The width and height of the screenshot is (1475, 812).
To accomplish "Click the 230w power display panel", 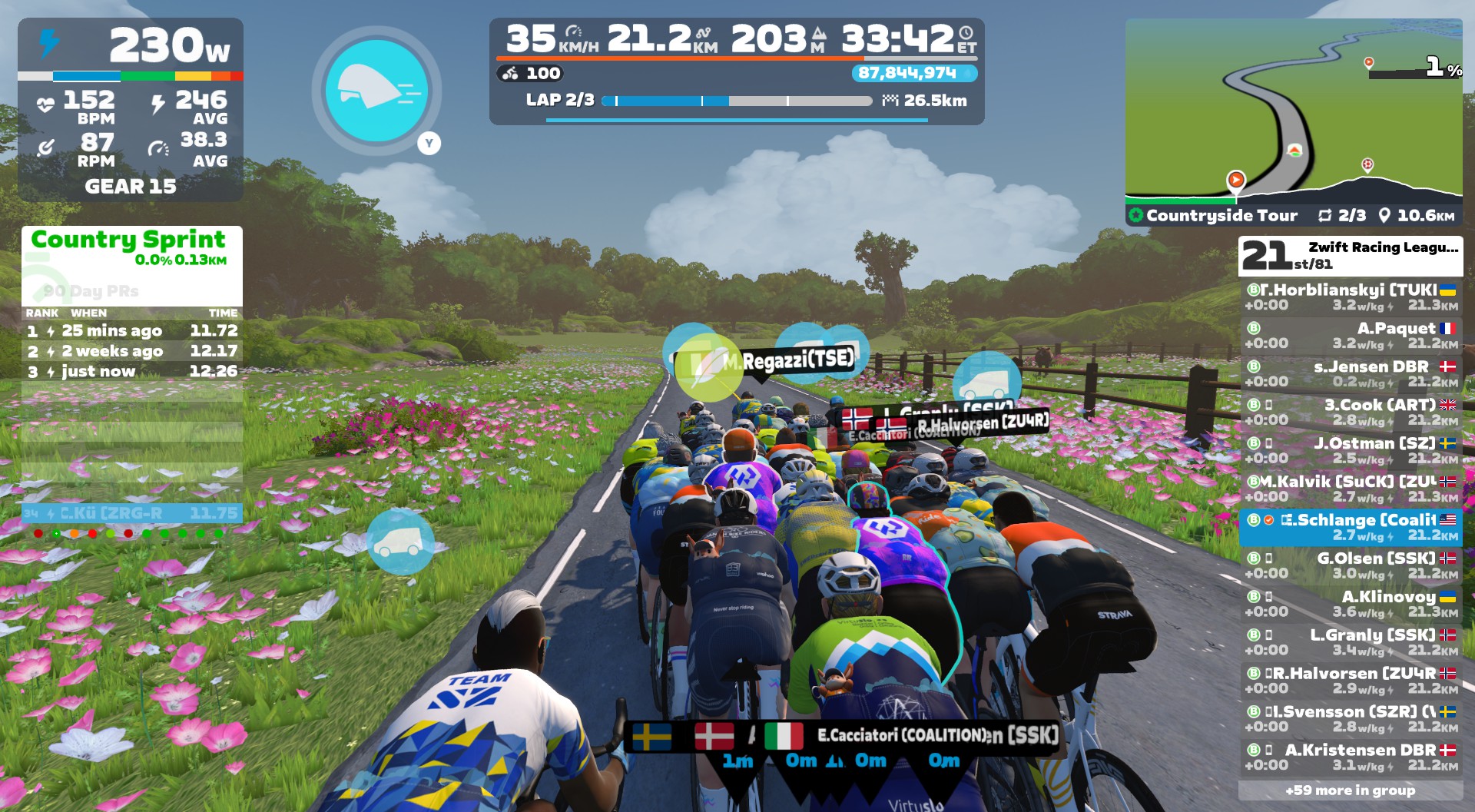I will tap(131, 46).
